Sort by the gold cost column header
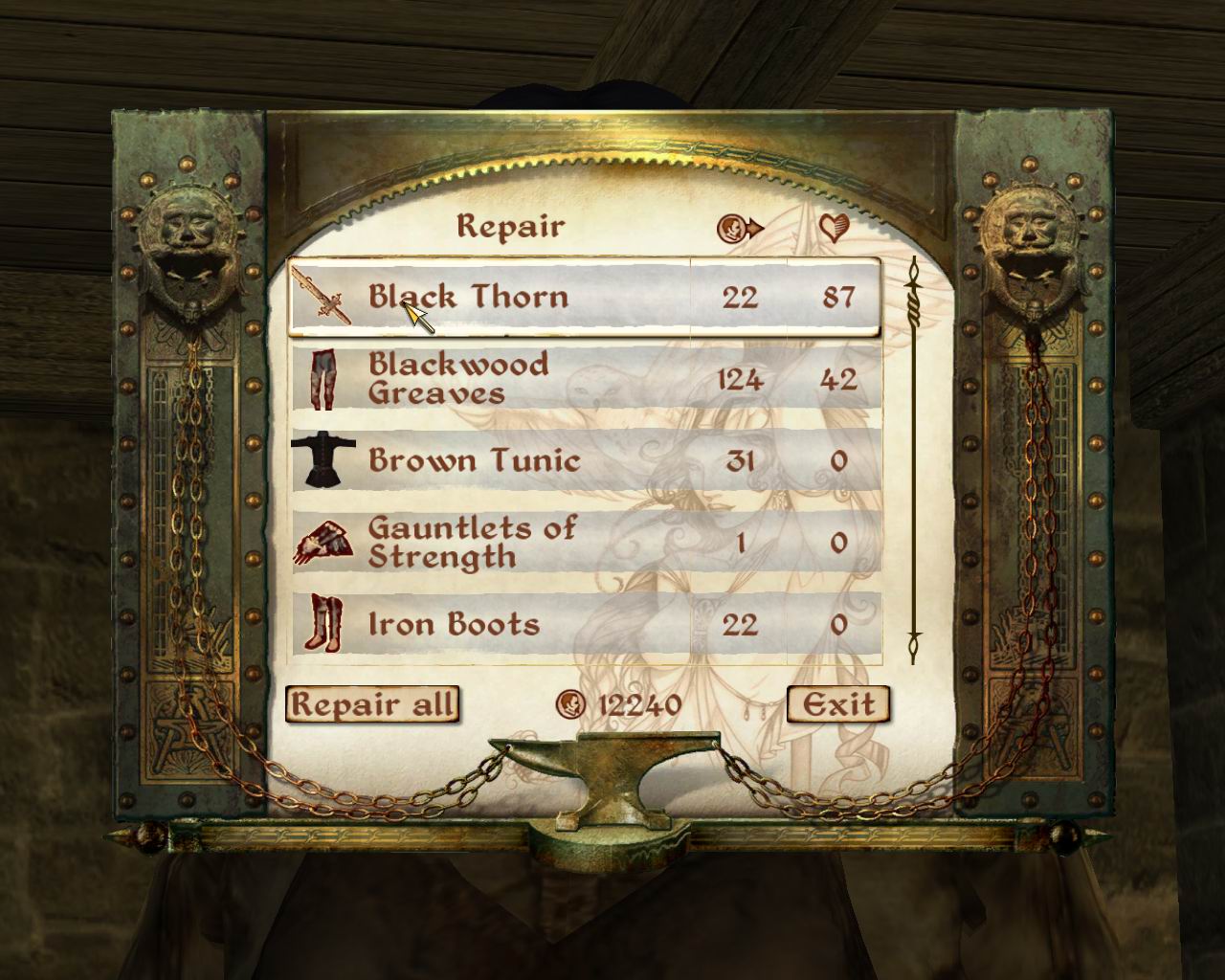Image resolution: width=1225 pixels, height=980 pixels. (740, 228)
